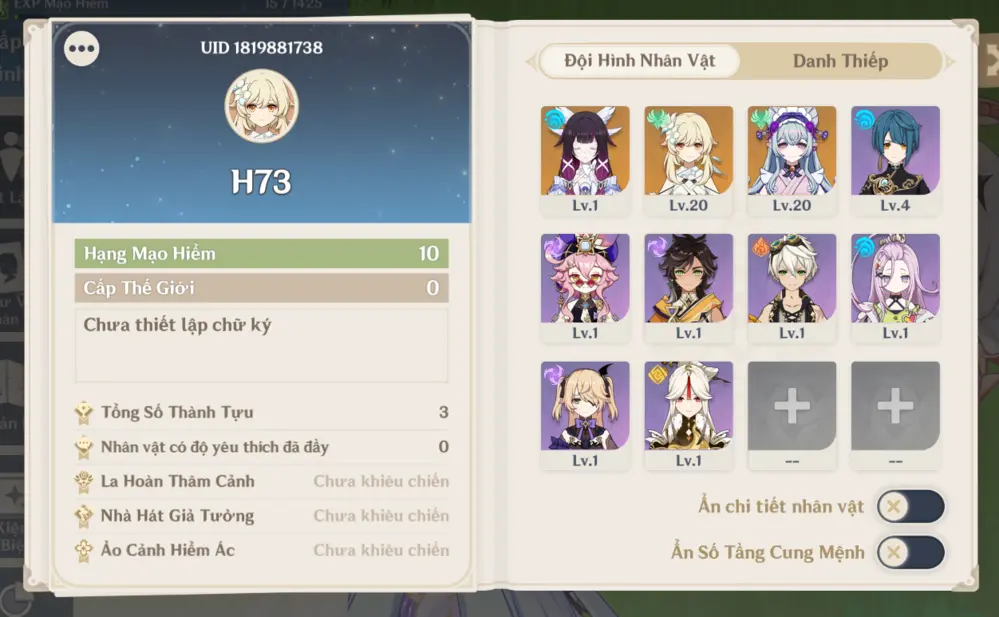Edit the Chưa thiết lập chữ ký signature box
Screen dimensions: 999x617
click(x=261, y=345)
